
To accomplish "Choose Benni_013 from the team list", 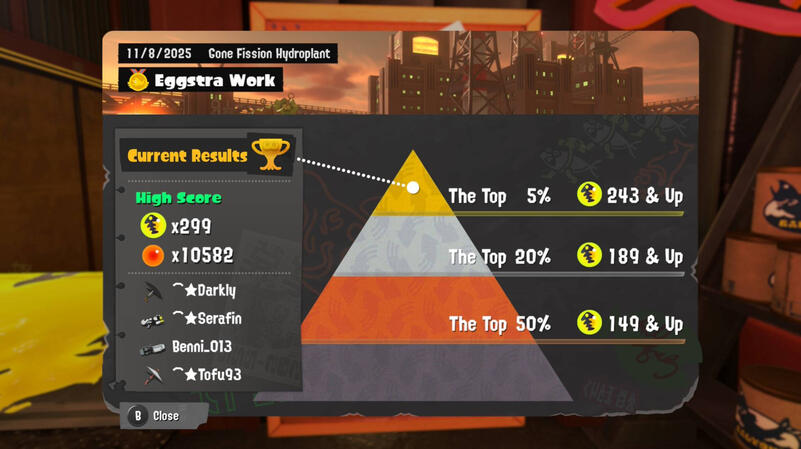I will click(x=201, y=347).
